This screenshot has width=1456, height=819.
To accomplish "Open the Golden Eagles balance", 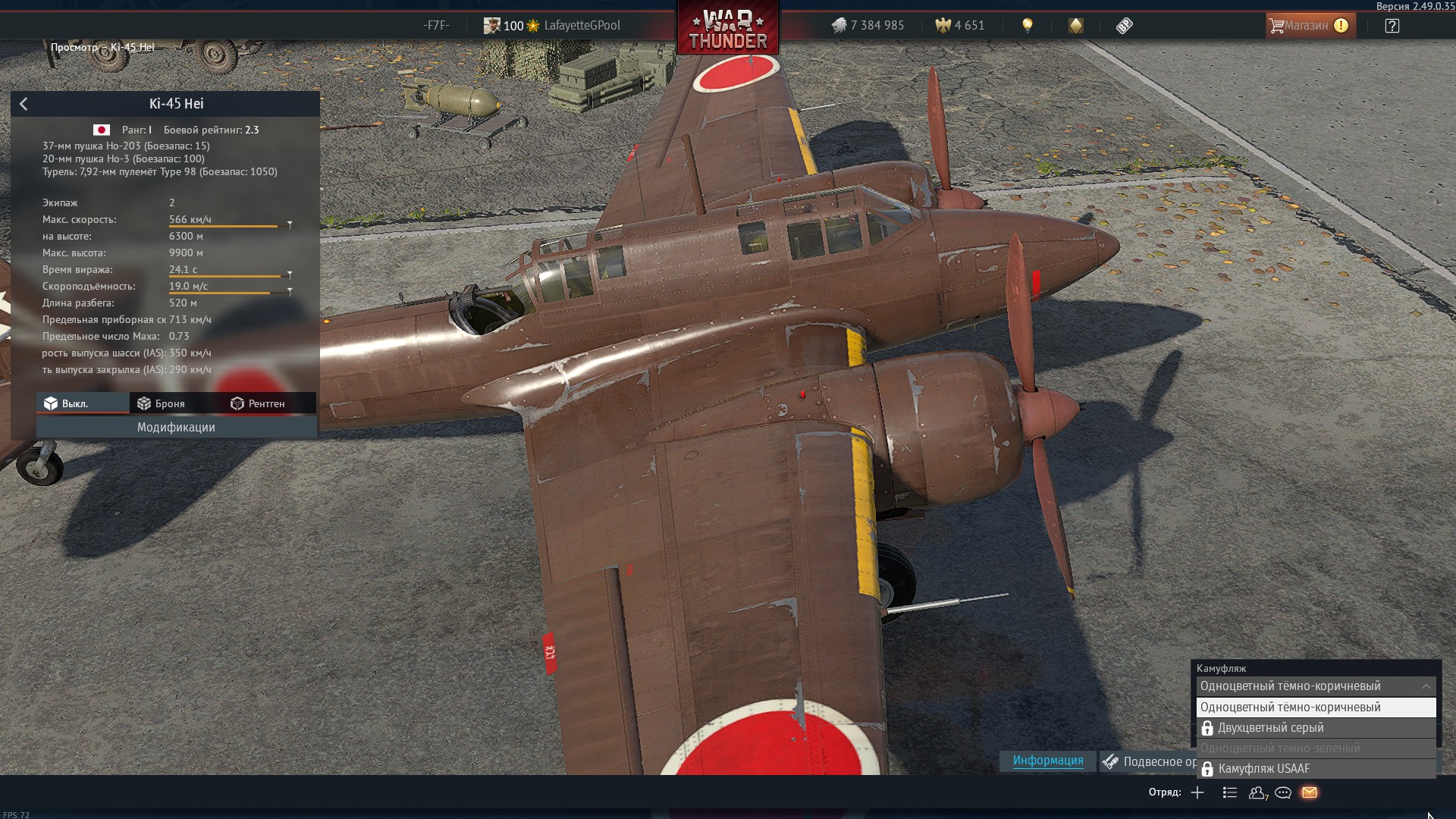I will click(960, 26).
